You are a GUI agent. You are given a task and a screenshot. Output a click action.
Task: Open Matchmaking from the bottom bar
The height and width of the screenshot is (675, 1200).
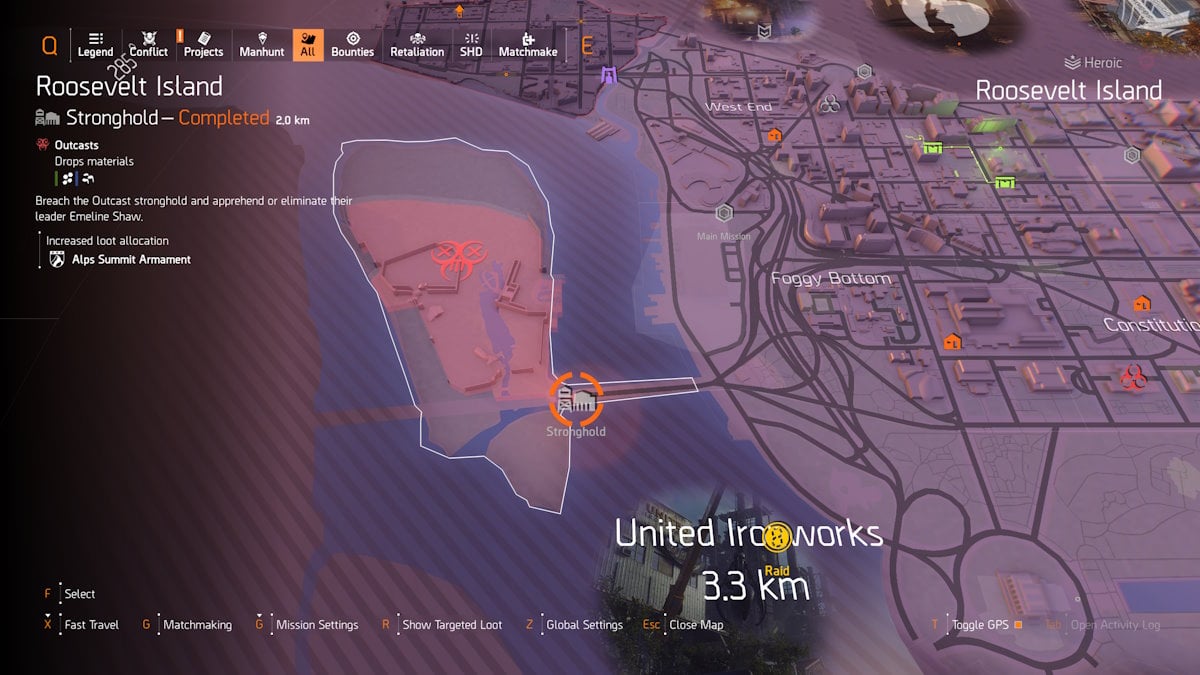pos(196,625)
